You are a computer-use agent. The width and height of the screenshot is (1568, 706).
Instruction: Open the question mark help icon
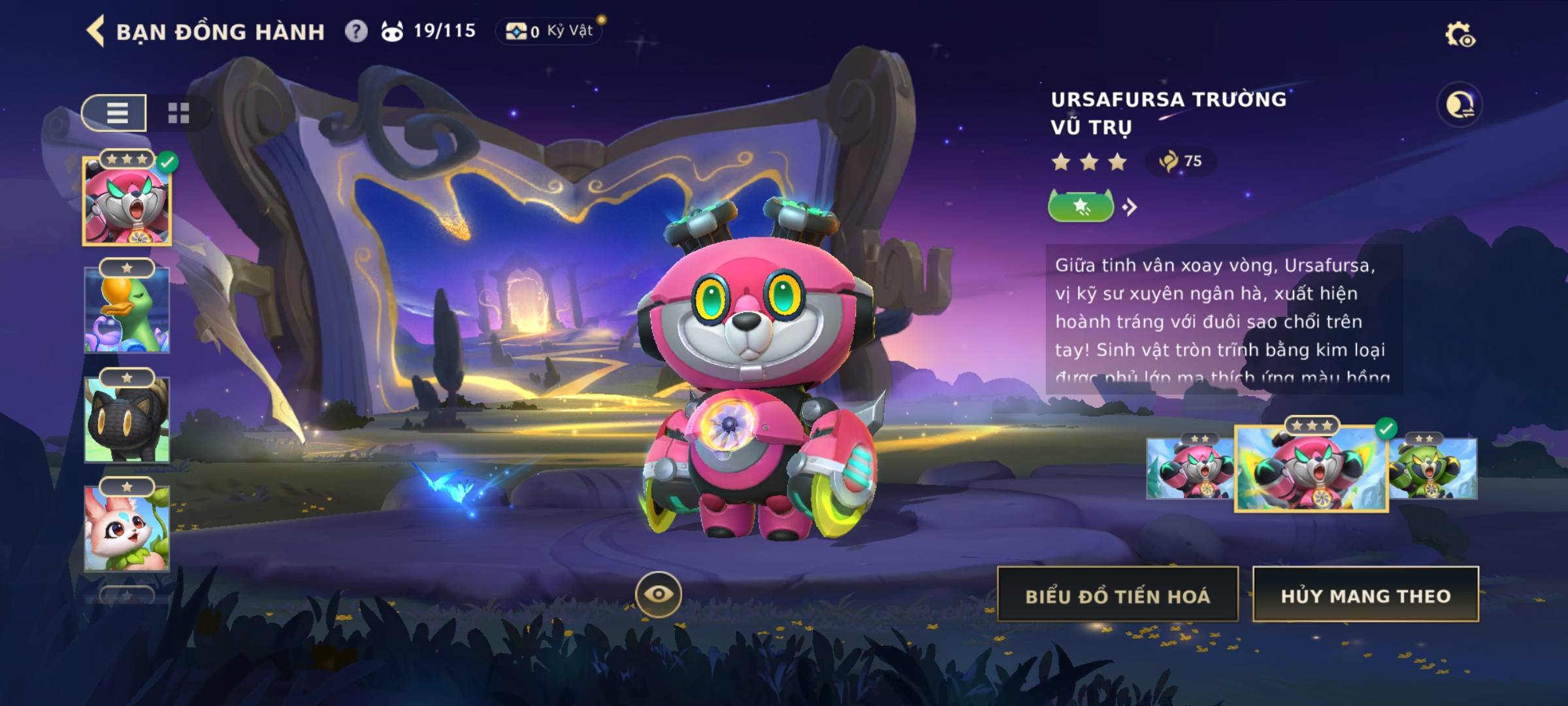(356, 31)
